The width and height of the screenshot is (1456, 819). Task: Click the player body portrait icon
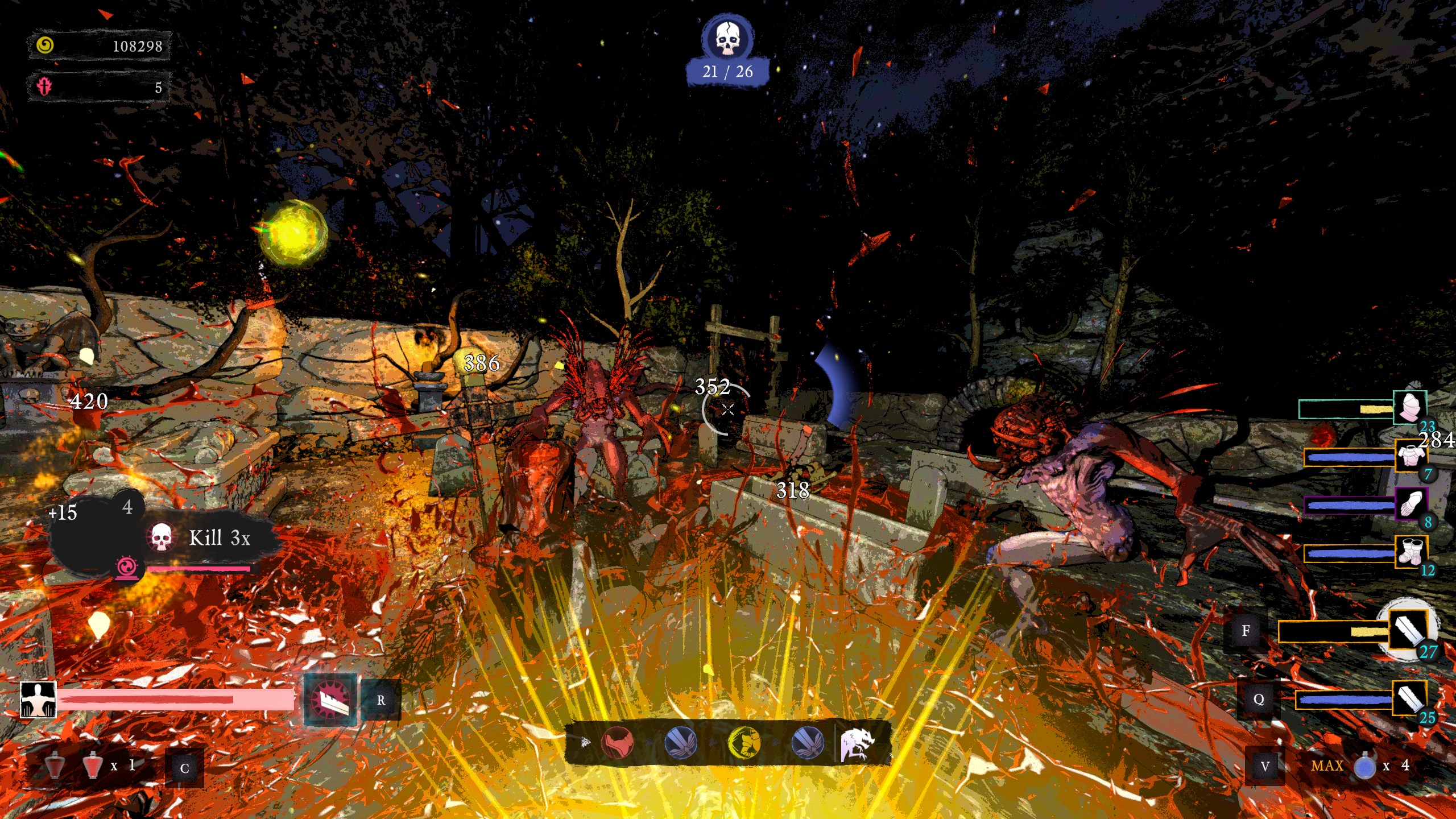(x=38, y=700)
